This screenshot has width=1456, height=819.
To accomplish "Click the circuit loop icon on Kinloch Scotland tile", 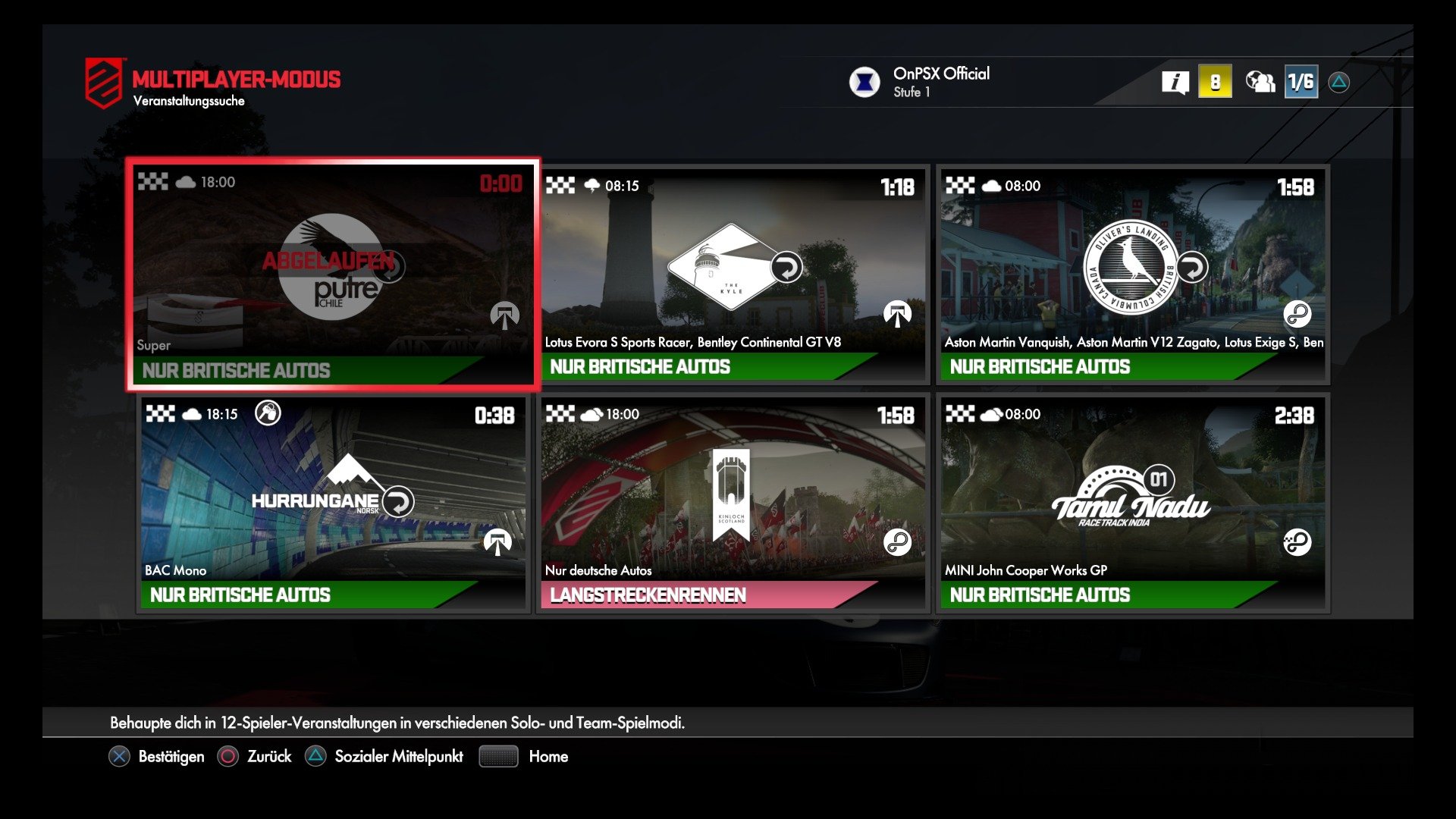I will coord(897,541).
